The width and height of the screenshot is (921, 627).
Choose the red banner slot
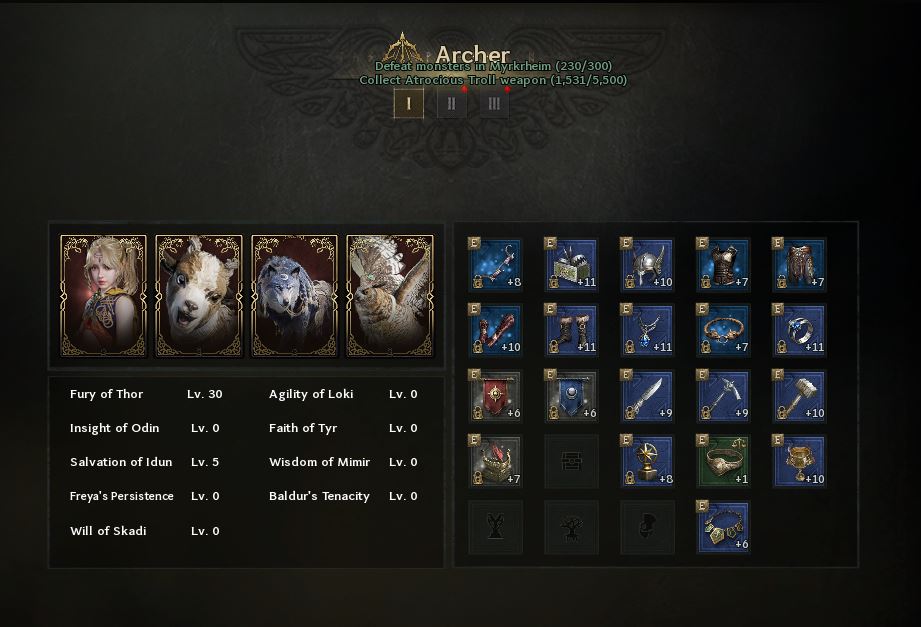[496, 396]
